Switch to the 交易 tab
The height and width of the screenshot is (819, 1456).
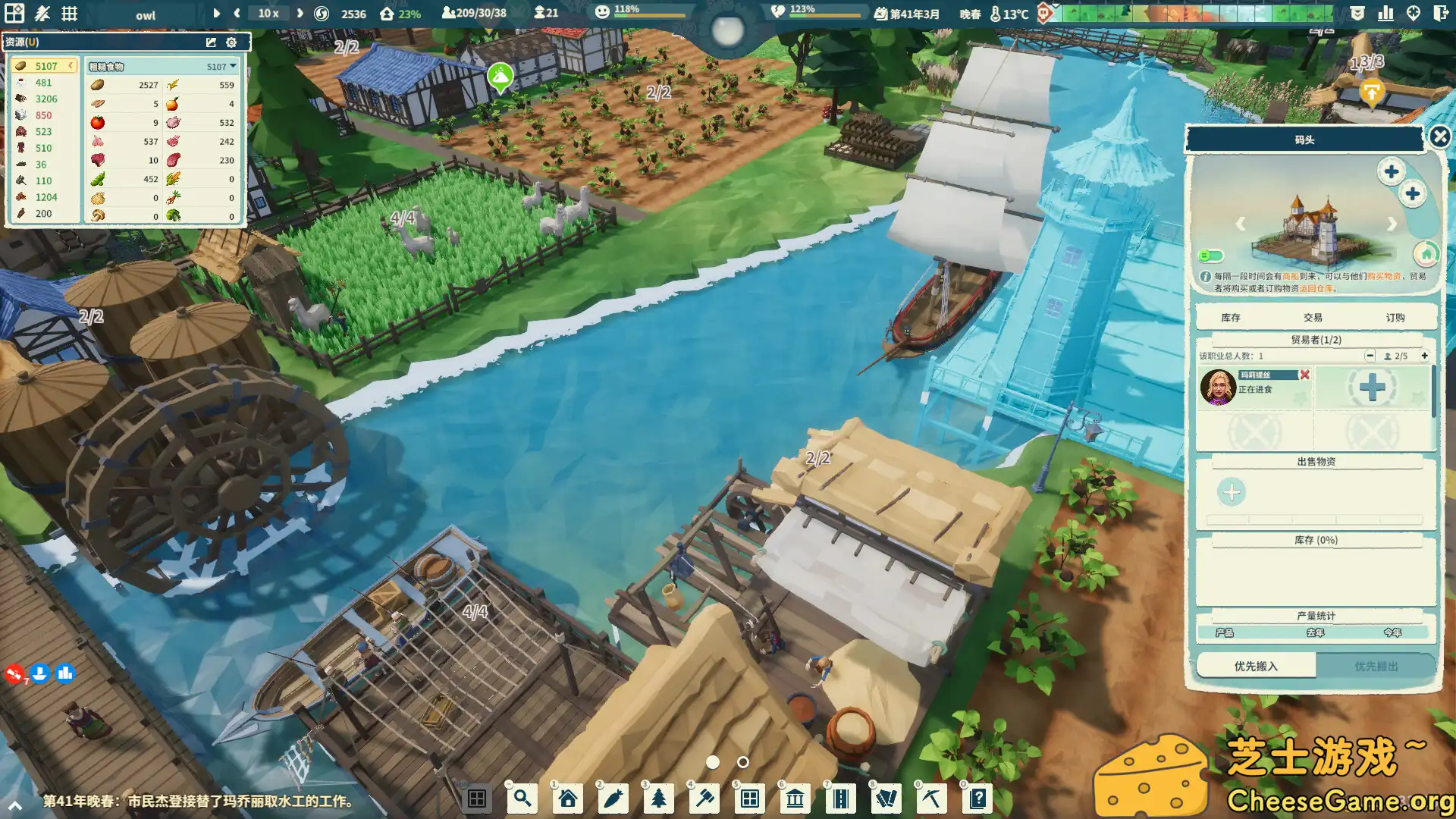click(x=1314, y=317)
